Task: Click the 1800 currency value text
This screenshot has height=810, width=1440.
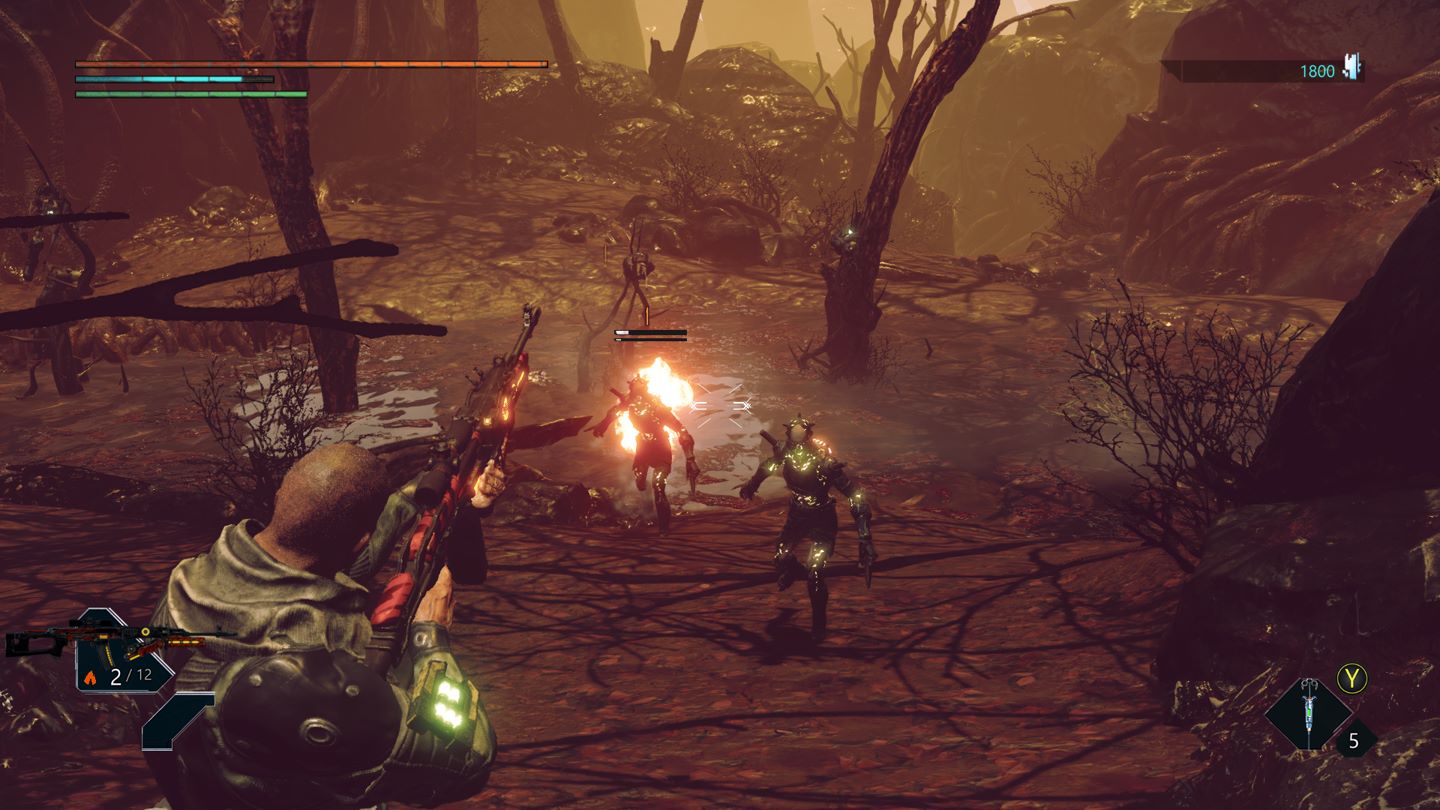Action: (x=1319, y=70)
